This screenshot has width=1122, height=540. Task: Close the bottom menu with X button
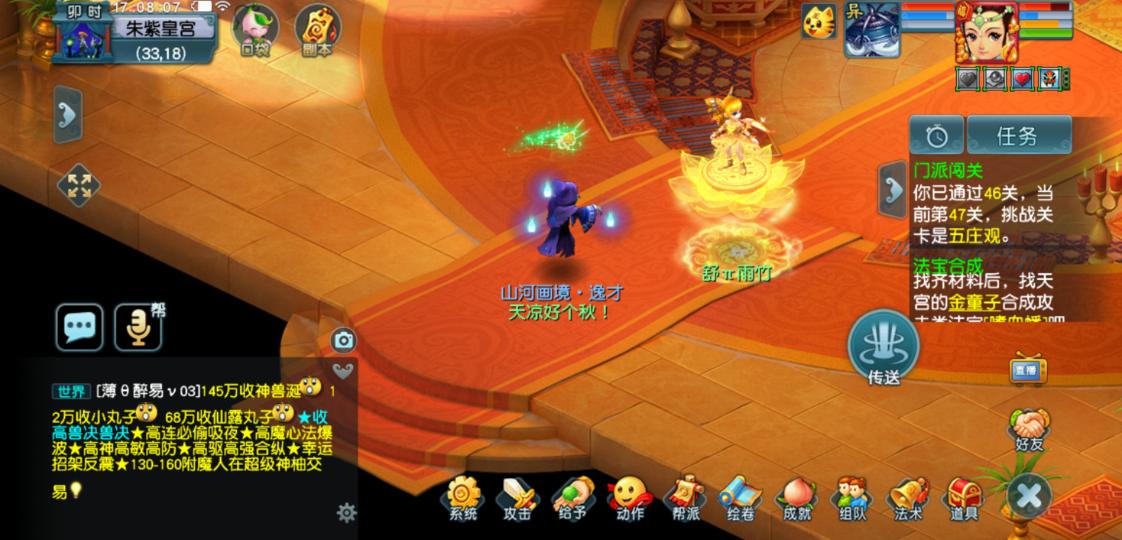pos(1029,495)
